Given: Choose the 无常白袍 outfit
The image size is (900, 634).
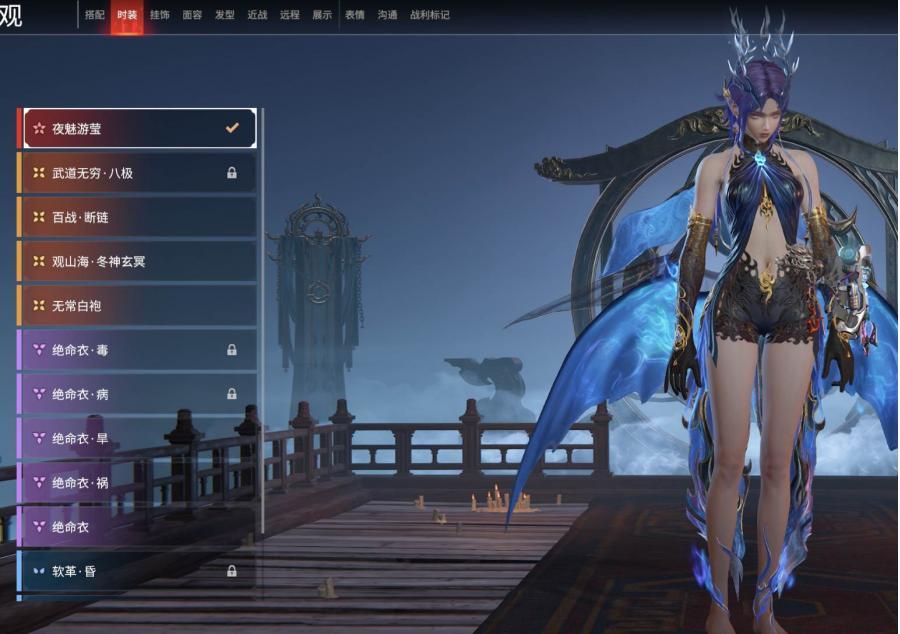Looking at the screenshot, I should (138, 305).
